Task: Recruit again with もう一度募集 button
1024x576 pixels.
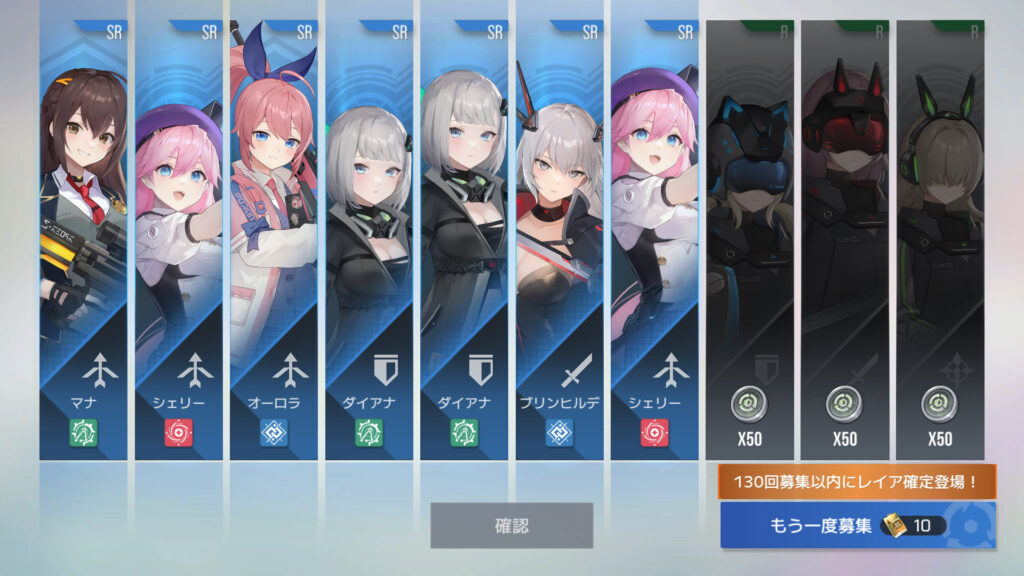Action: (857, 526)
